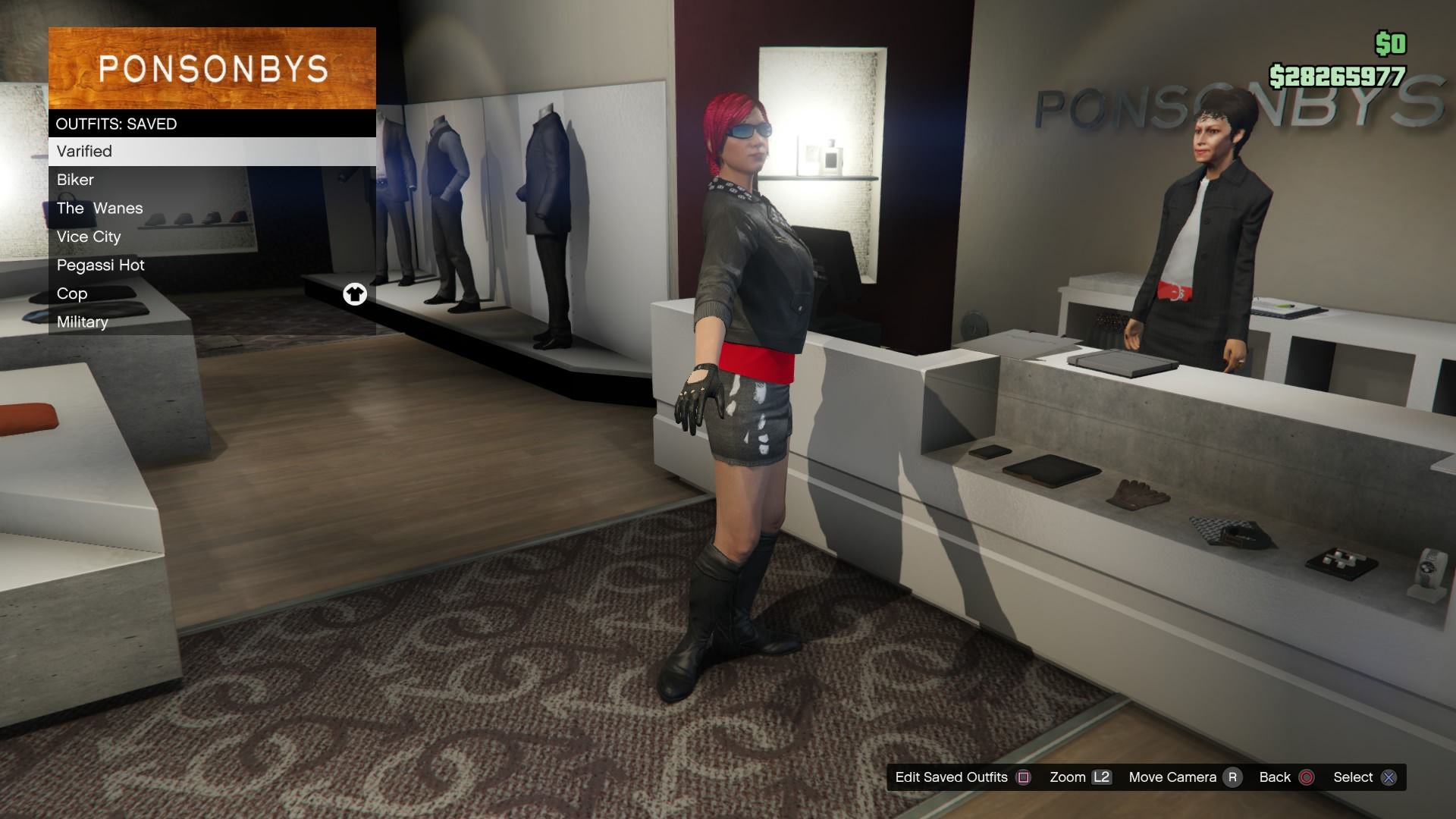Click the green cash amount display
This screenshot has height=819, width=1456.
(1339, 74)
